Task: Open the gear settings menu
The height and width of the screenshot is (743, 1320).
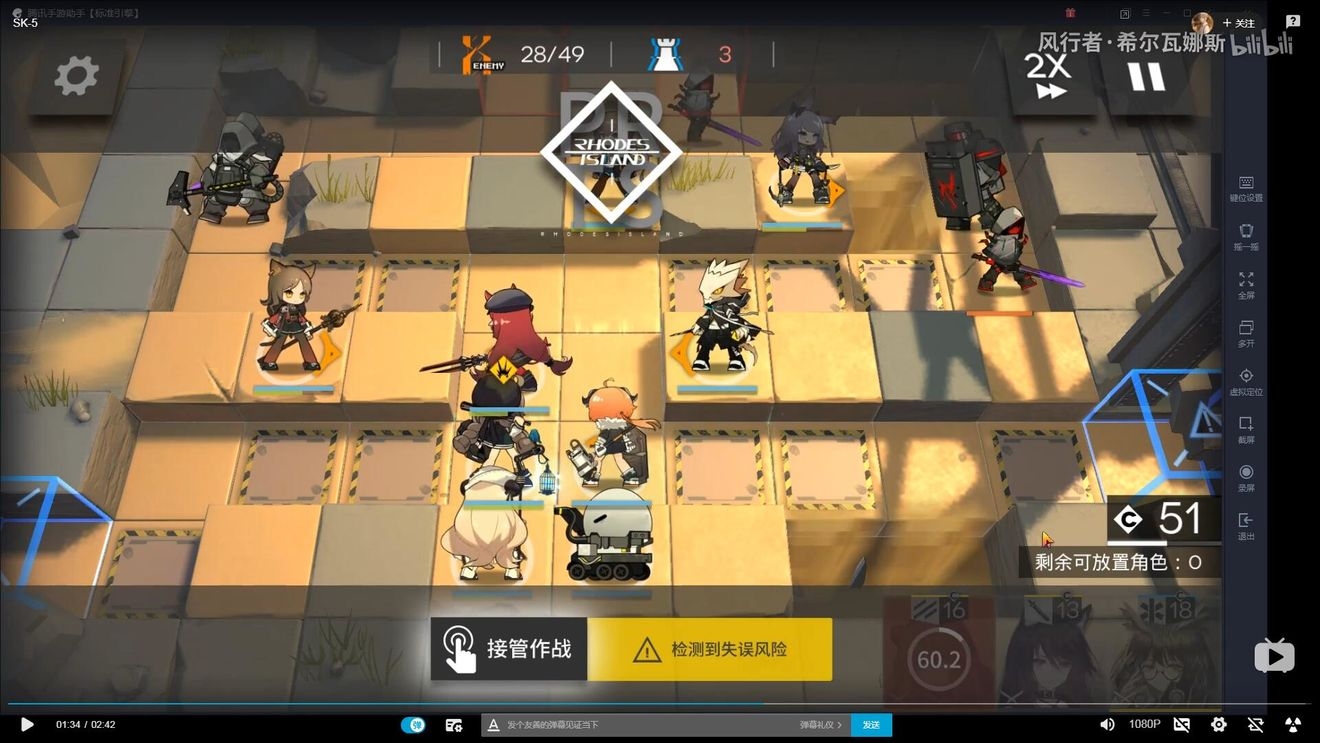Action: [x=77, y=76]
